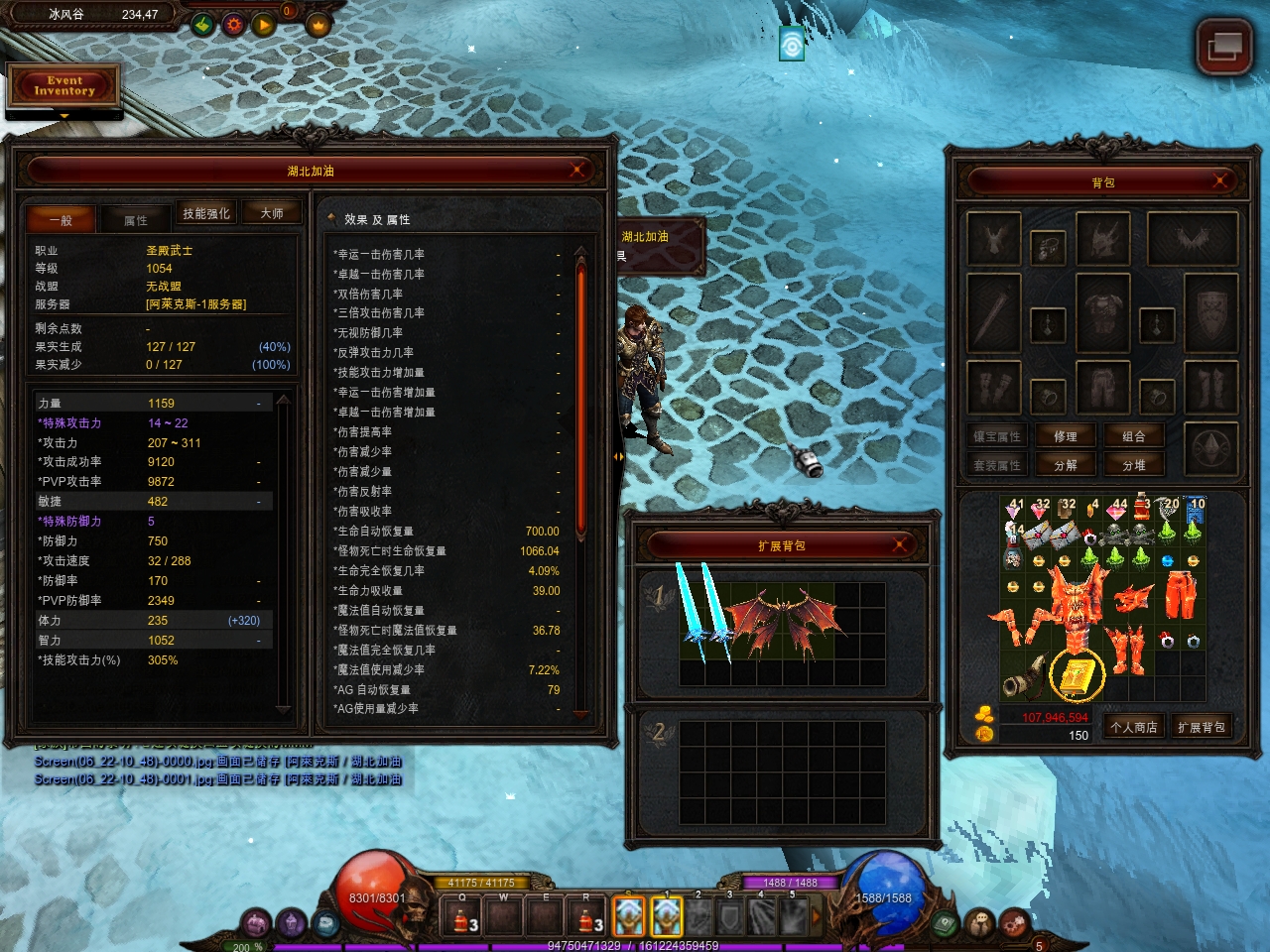Viewport: 1270px width, 952px height.
Task: Close the 背包 inventory window
Action: pos(1220,181)
